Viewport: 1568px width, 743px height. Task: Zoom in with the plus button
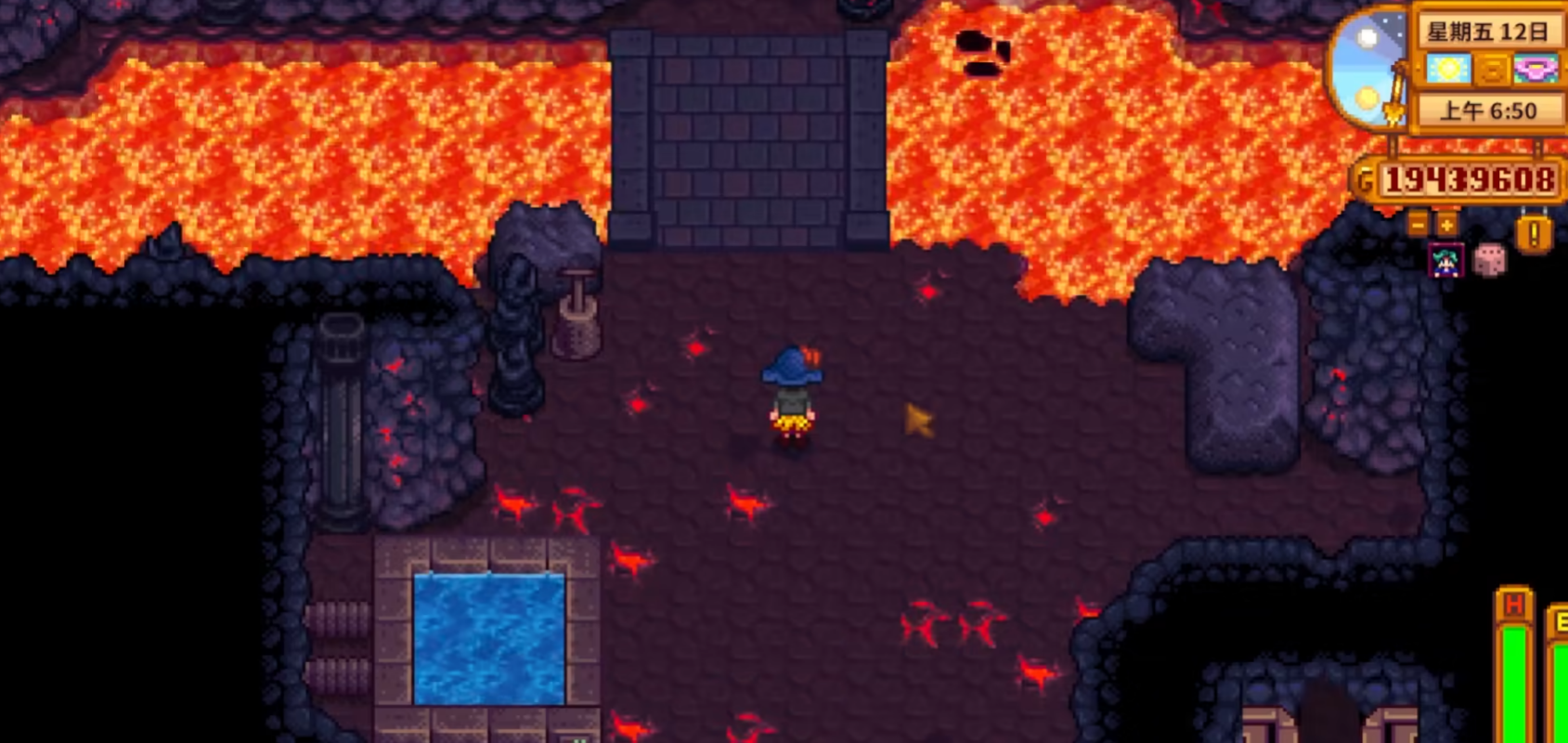[1446, 224]
